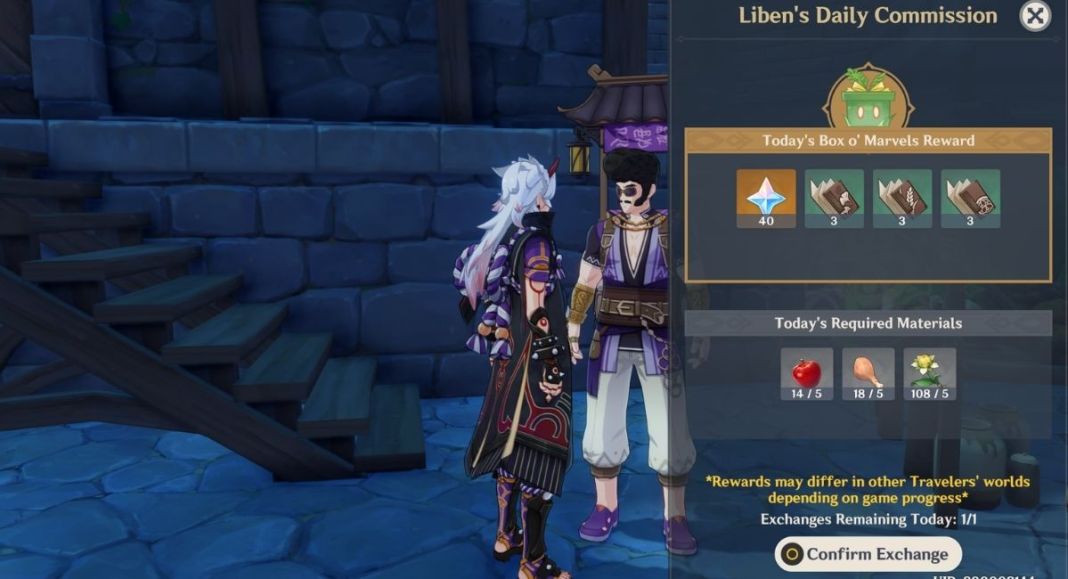View the talent book with round emblem
This screenshot has height=579, width=1068.
[x=970, y=197]
